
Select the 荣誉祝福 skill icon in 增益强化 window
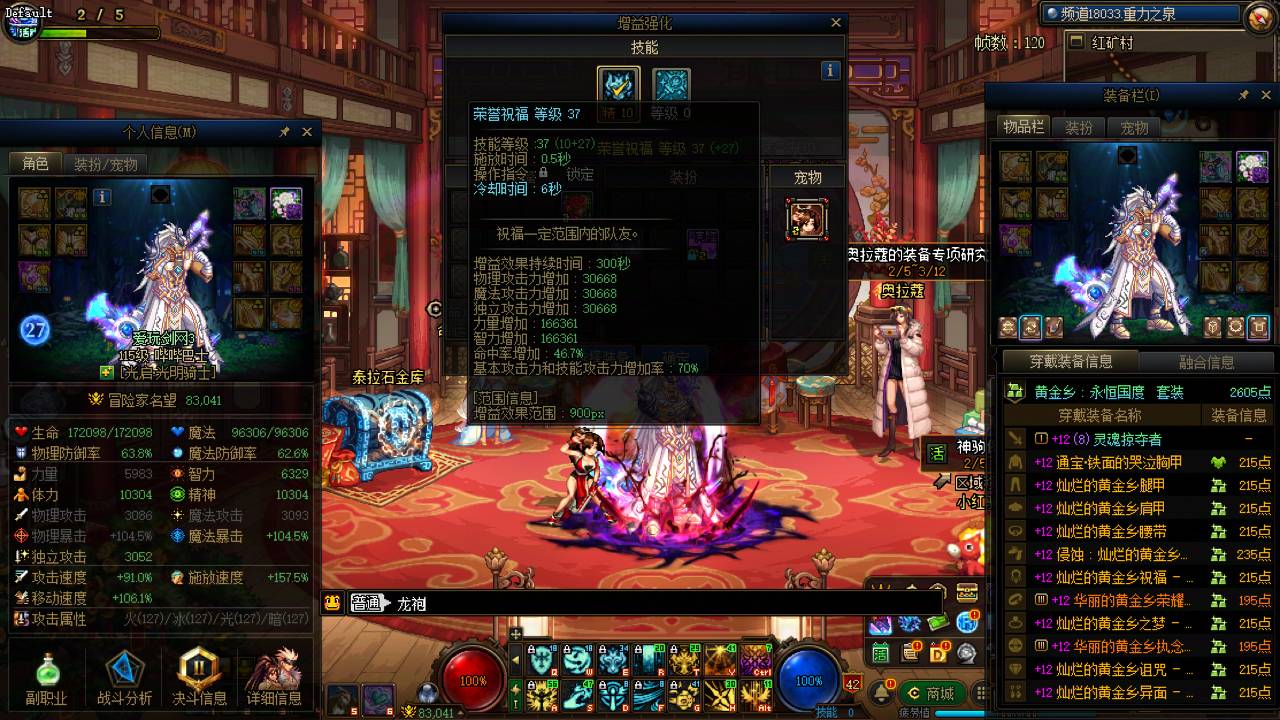click(x=618, y=83)
